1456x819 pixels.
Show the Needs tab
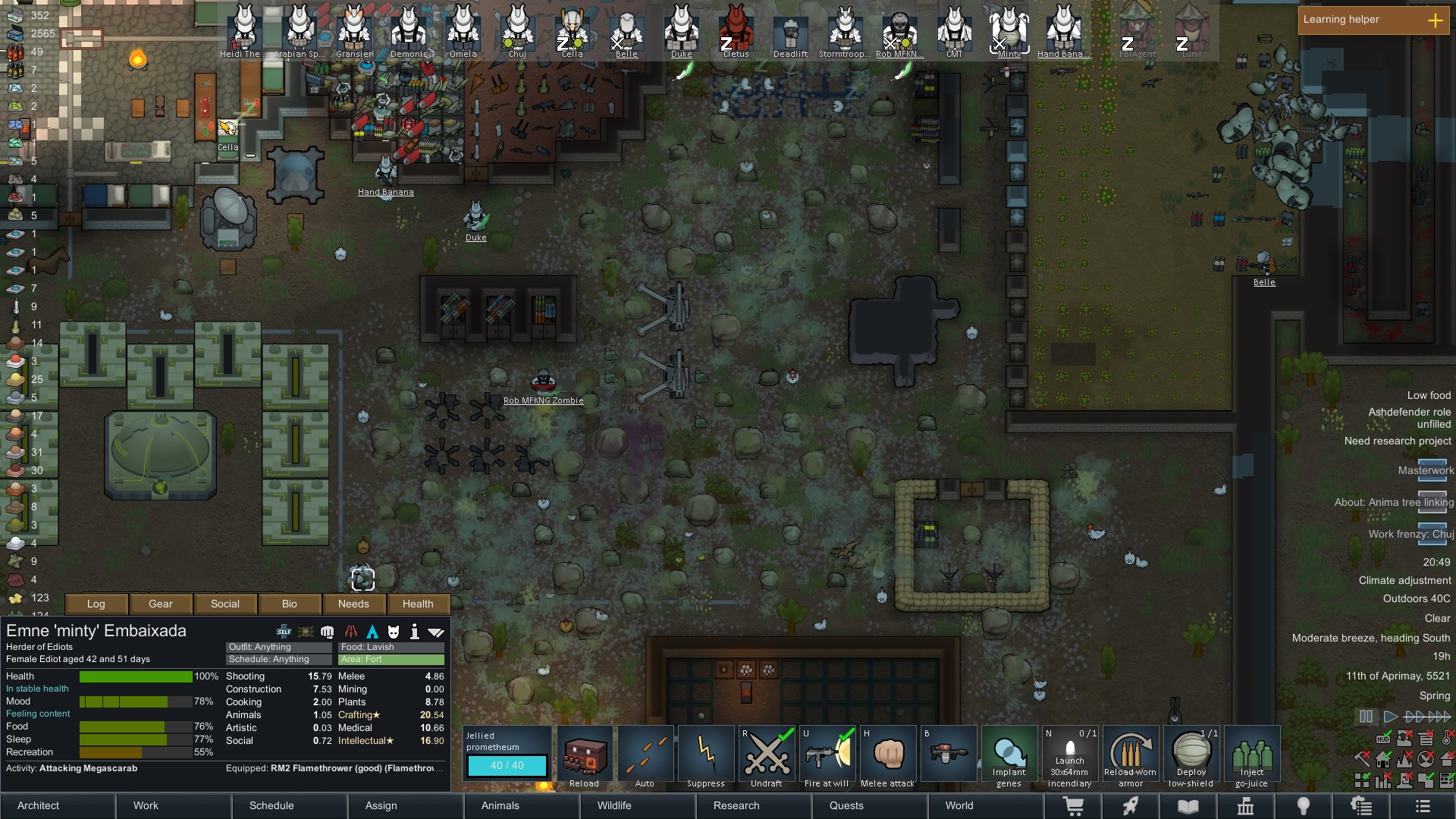pyautogui.click(x=353, y=604)
